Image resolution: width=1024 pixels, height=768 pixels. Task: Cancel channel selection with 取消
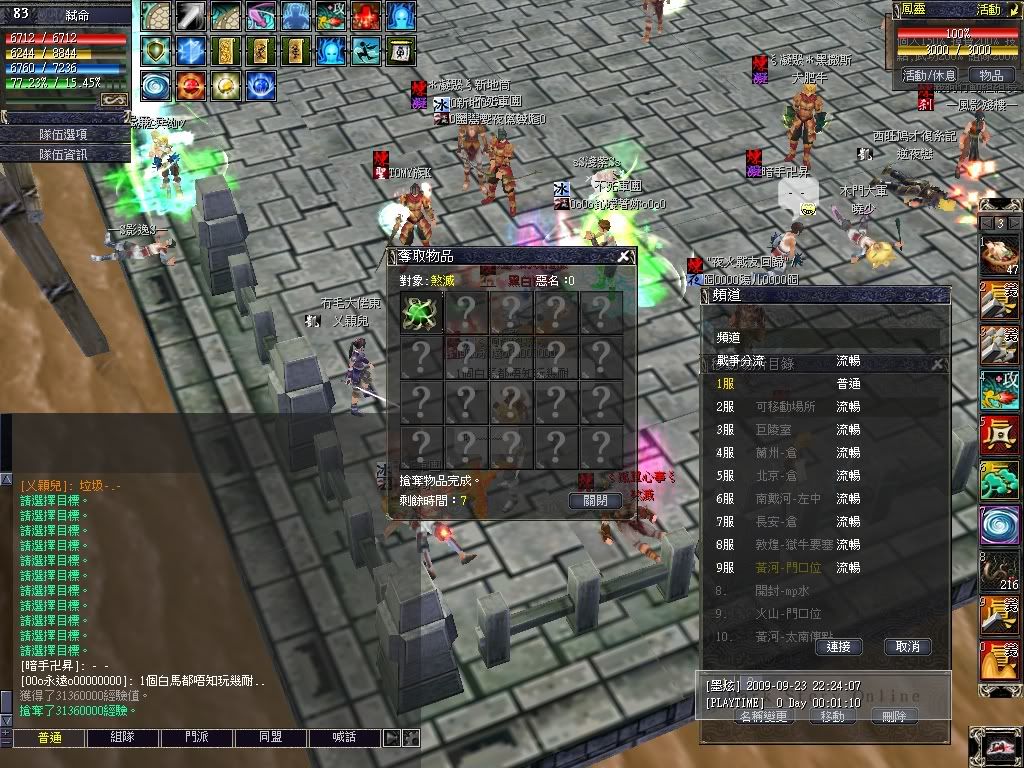click(x=907, y=647)
